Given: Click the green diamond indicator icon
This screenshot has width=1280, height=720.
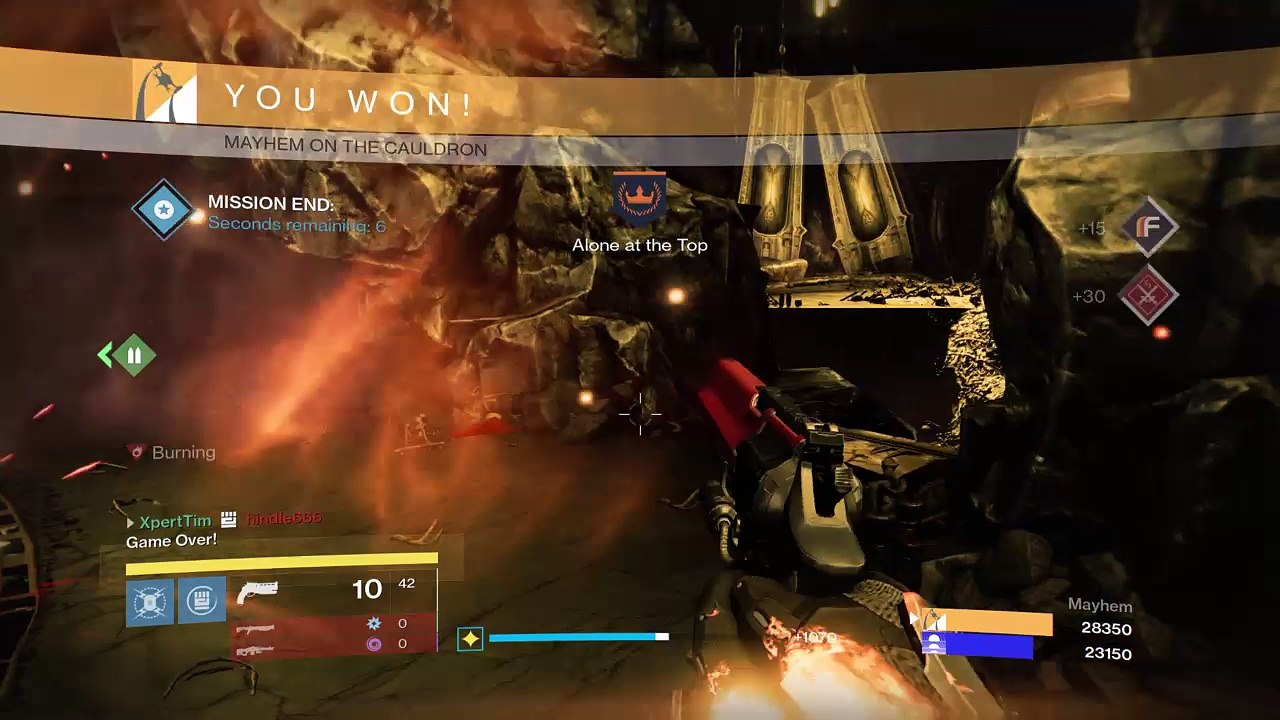Looking at the screenshot, I should click(x=134, y=354).
